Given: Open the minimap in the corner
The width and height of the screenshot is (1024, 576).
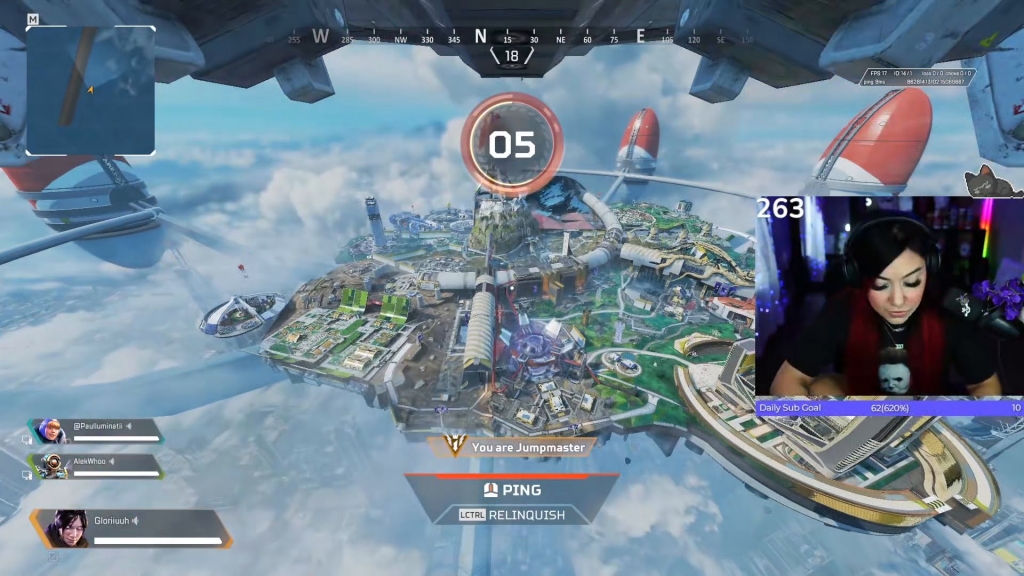Looking at the screenshot, I should coord(90,90).
